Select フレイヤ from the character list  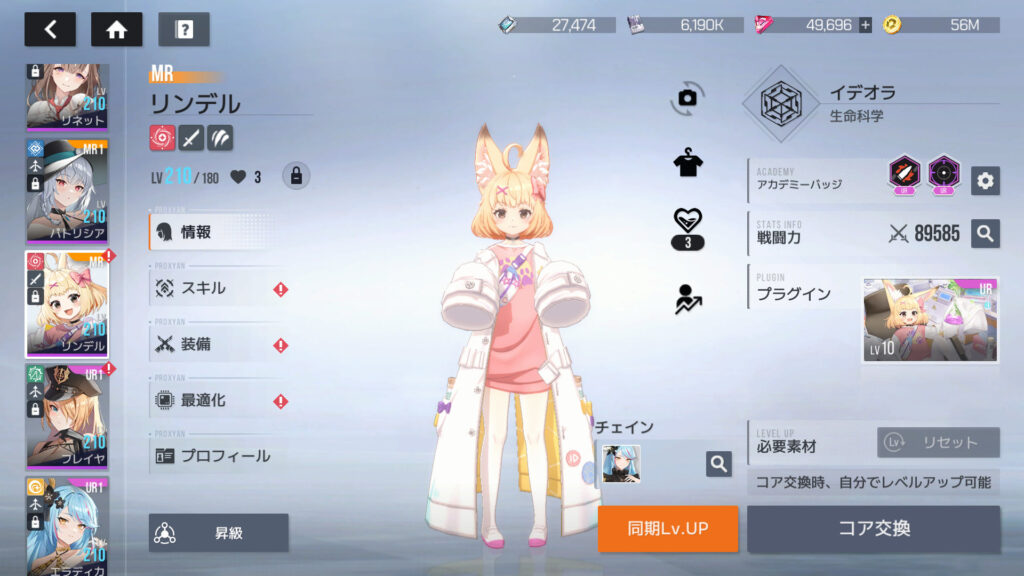(x=68, y=414)
